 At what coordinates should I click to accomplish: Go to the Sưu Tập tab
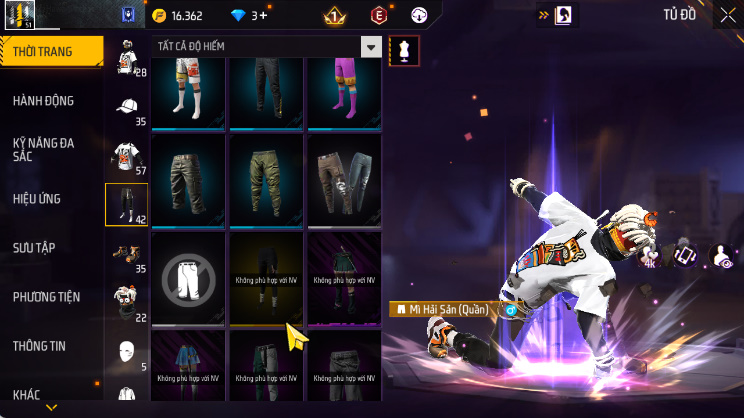pos(39,247)
